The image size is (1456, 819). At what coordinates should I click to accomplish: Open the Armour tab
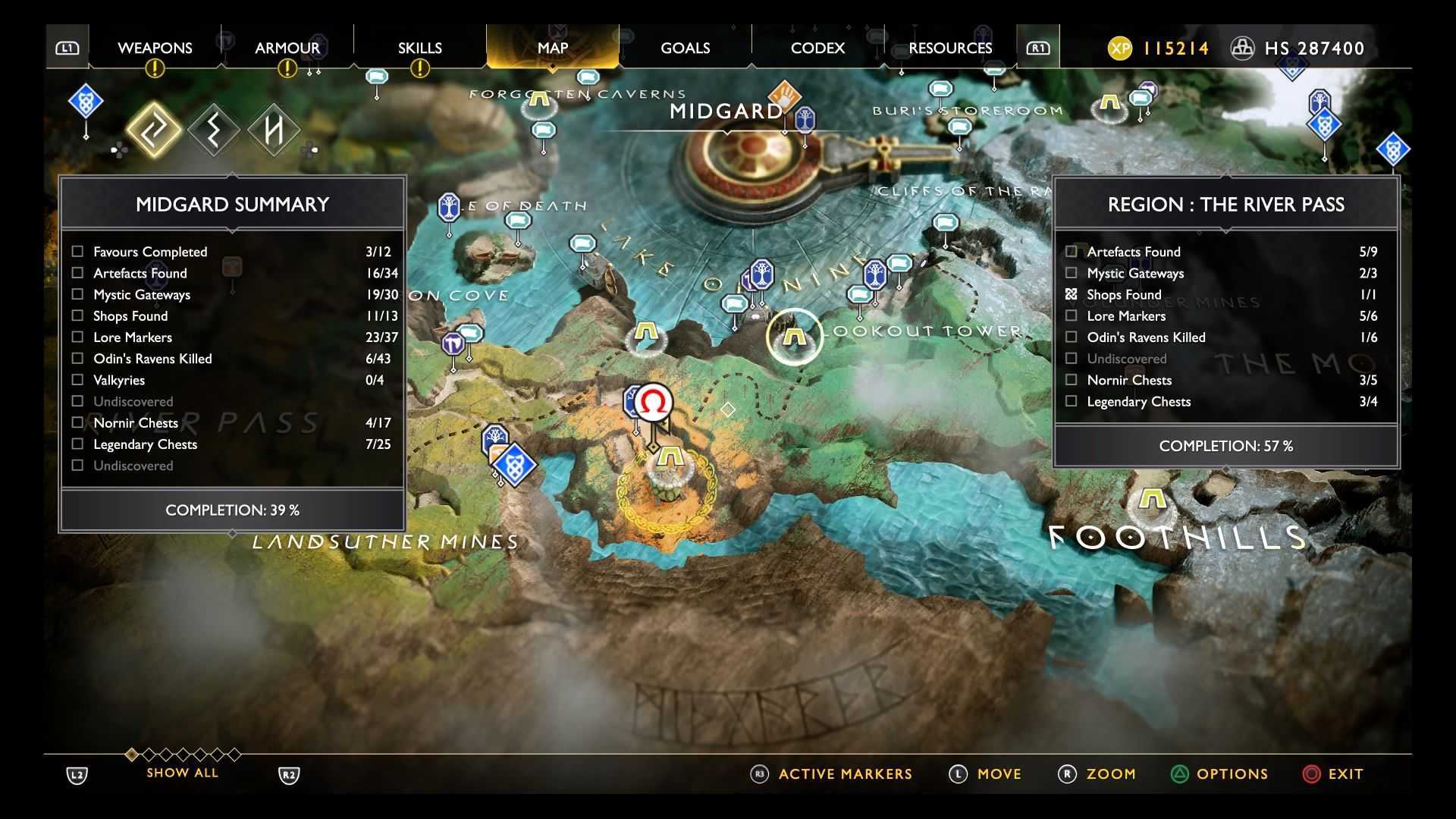tap(287, 48)
